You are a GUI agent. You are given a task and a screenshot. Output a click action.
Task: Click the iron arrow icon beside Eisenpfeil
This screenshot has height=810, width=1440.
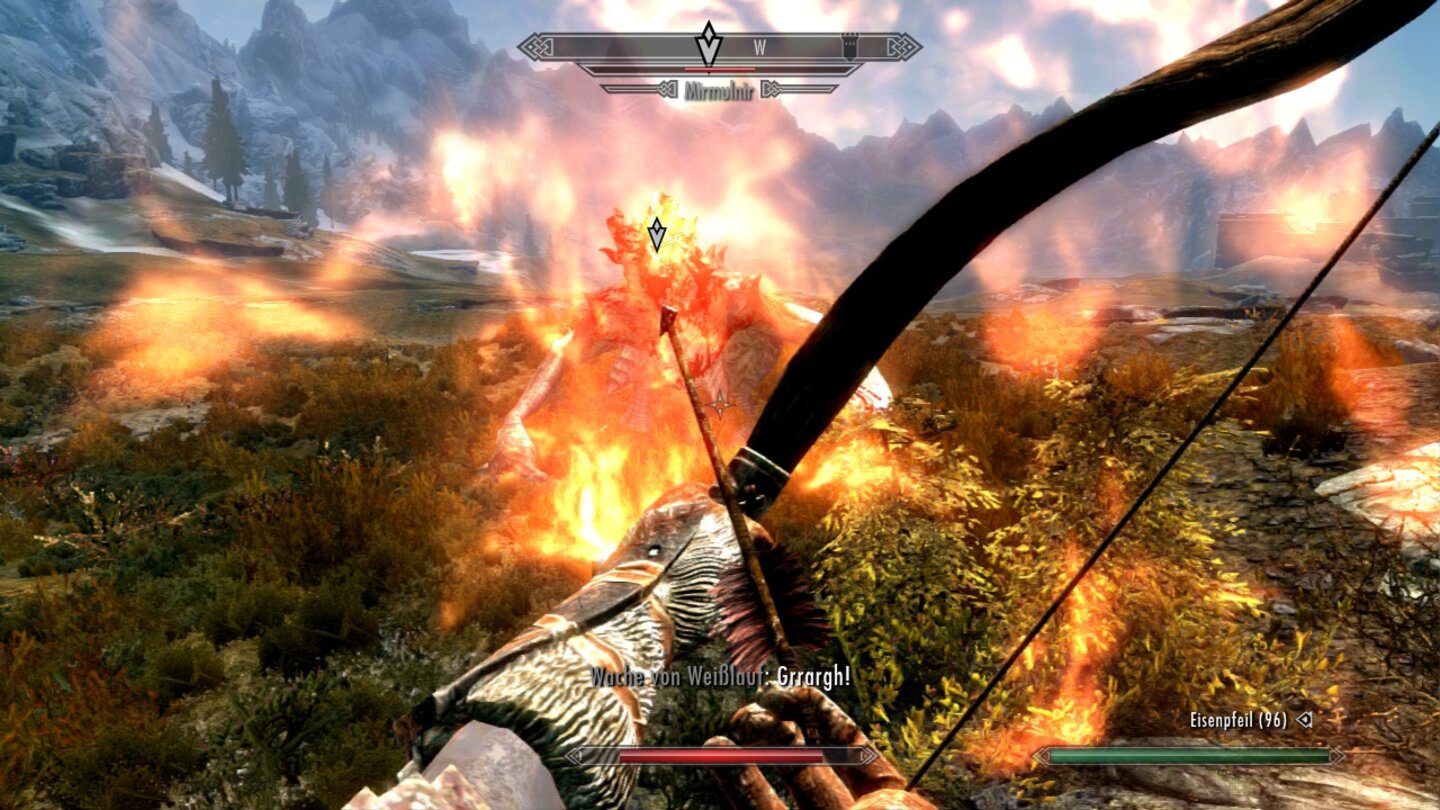point(1304,720)
